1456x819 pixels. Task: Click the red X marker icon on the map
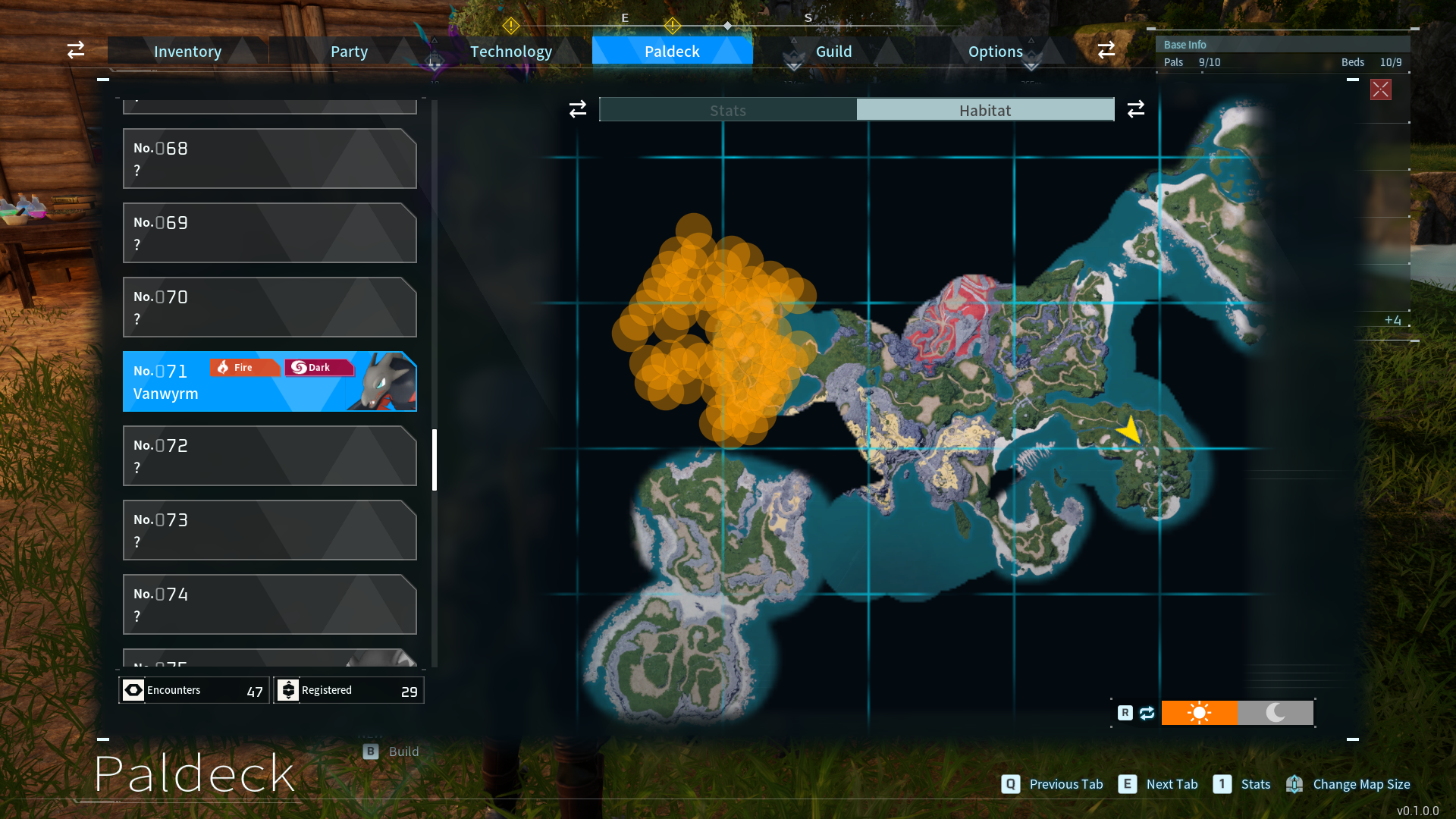click(1381, 89)
